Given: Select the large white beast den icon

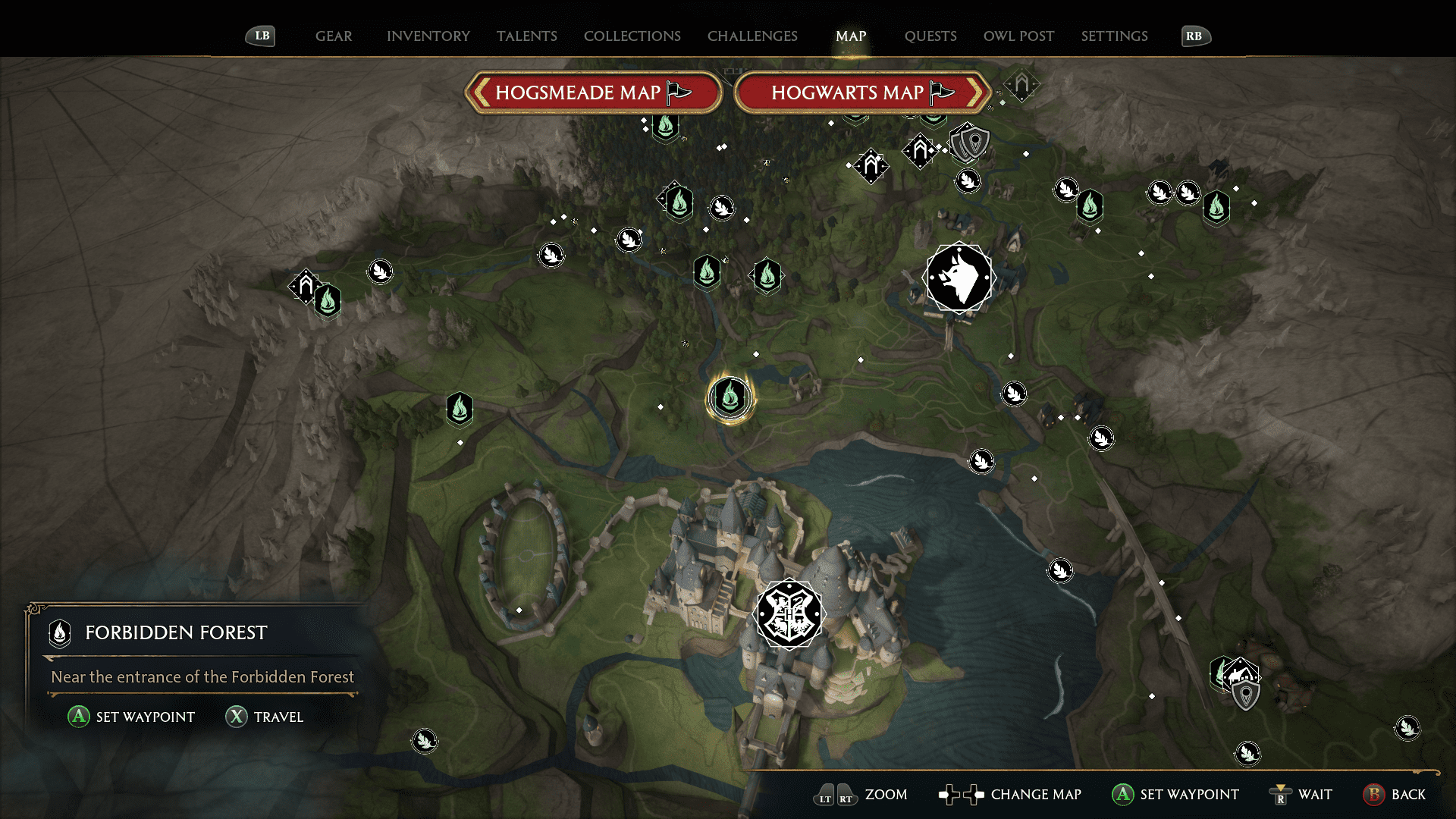Looking at the screenshot, I should pyautogui.click(x=960, y=278).
